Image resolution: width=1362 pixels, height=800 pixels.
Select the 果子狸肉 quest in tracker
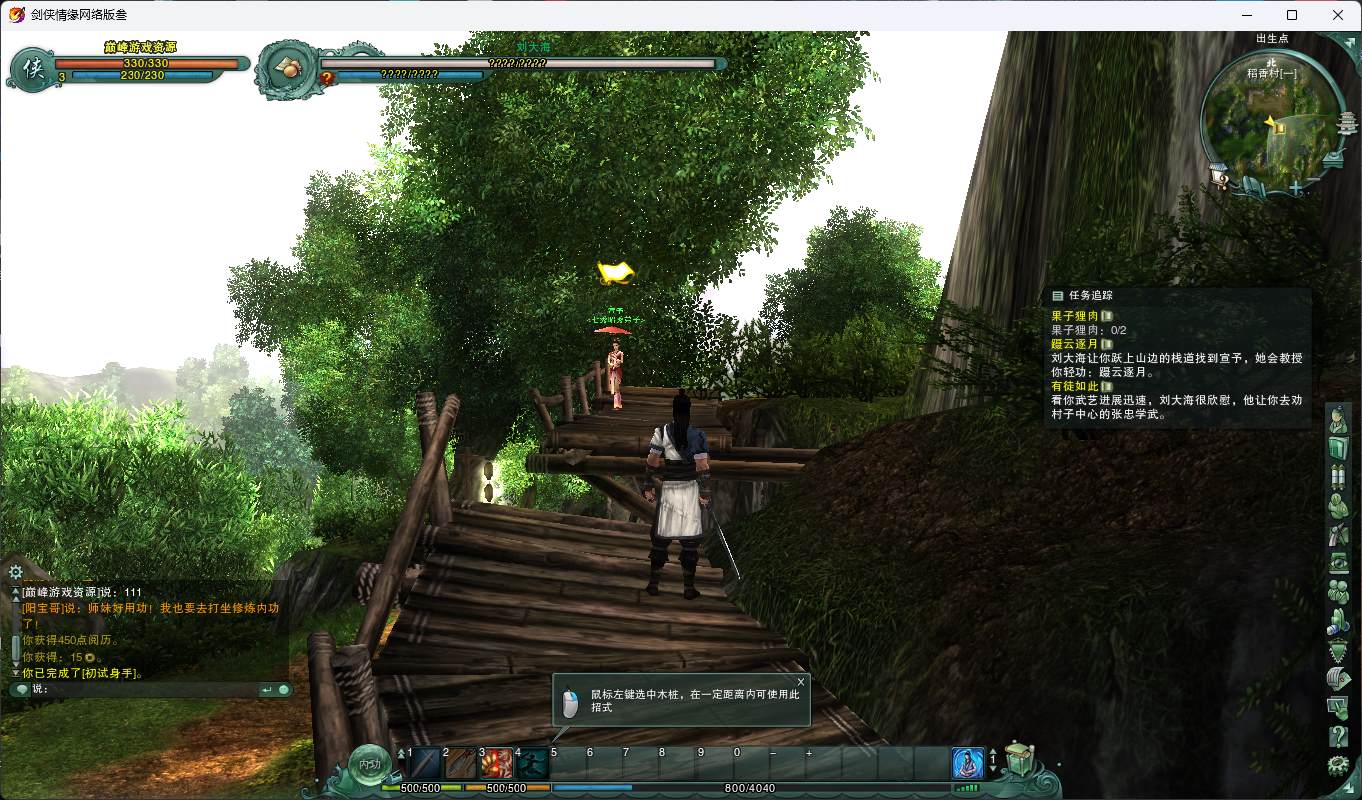1074,316
